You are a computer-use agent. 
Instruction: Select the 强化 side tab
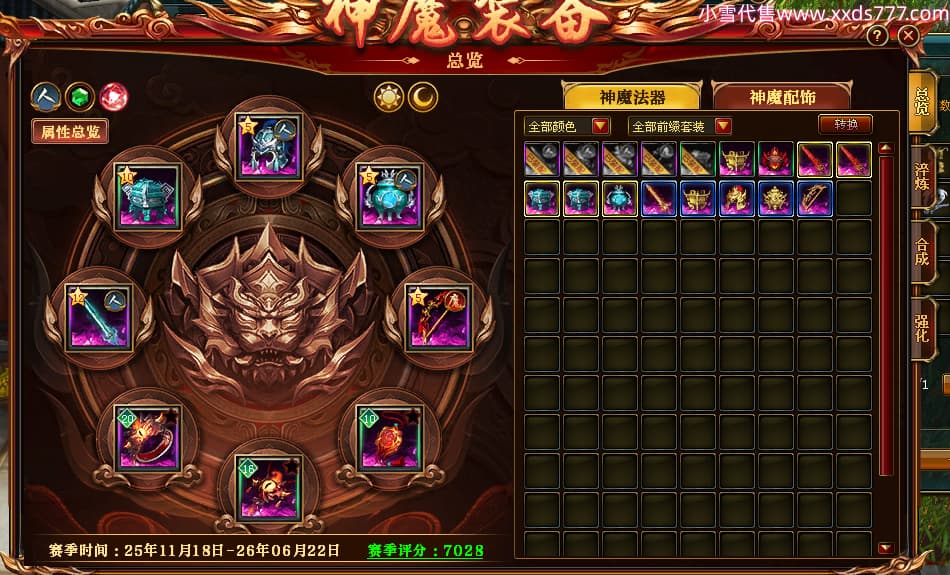pyautogui.click(x=921, y=327)
